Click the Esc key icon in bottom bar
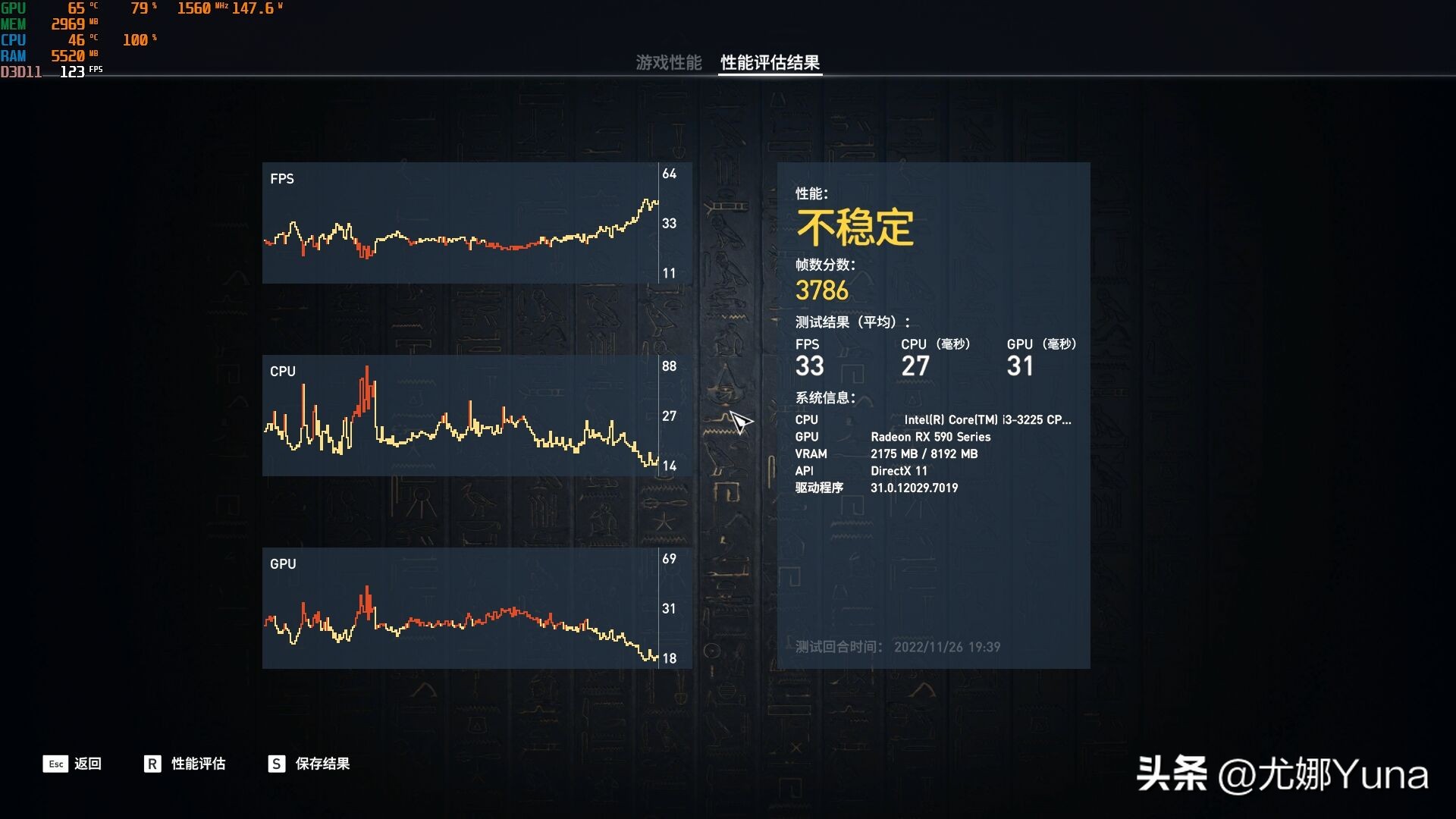Image resolution: width=1456 pixels, height=819 pixels. 54,764
